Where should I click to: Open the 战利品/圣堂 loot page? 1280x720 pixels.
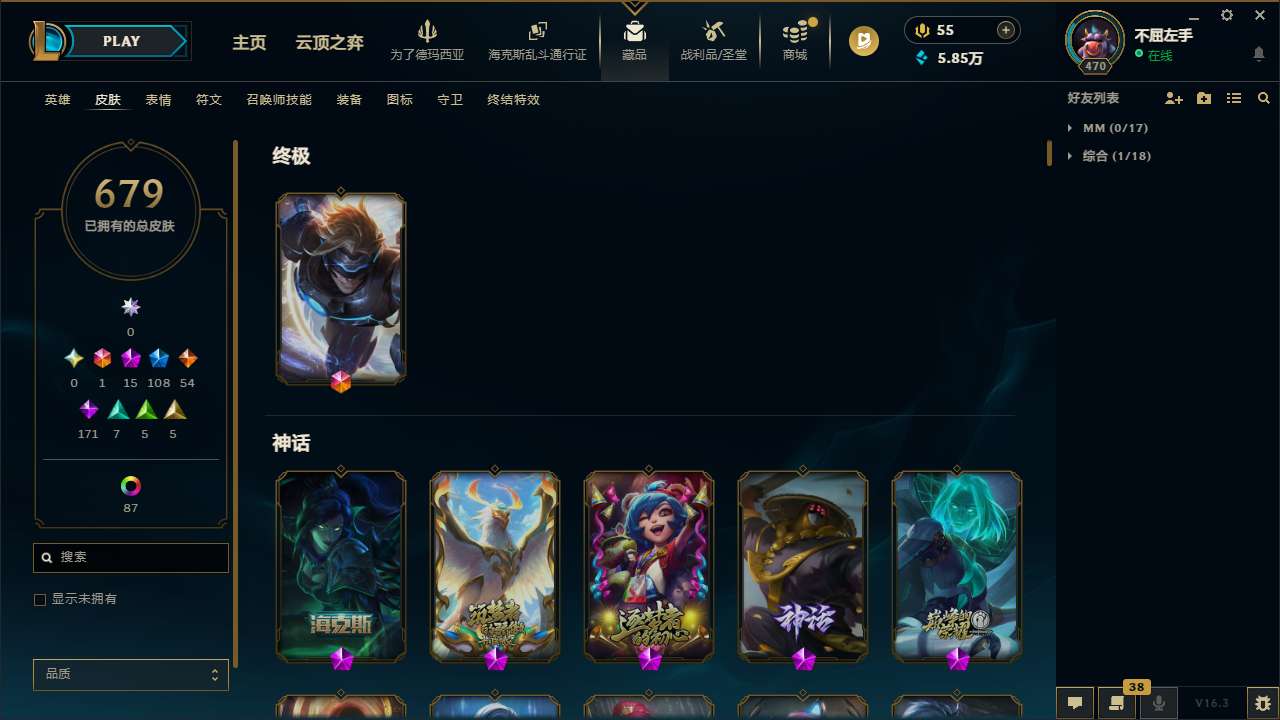713,40
